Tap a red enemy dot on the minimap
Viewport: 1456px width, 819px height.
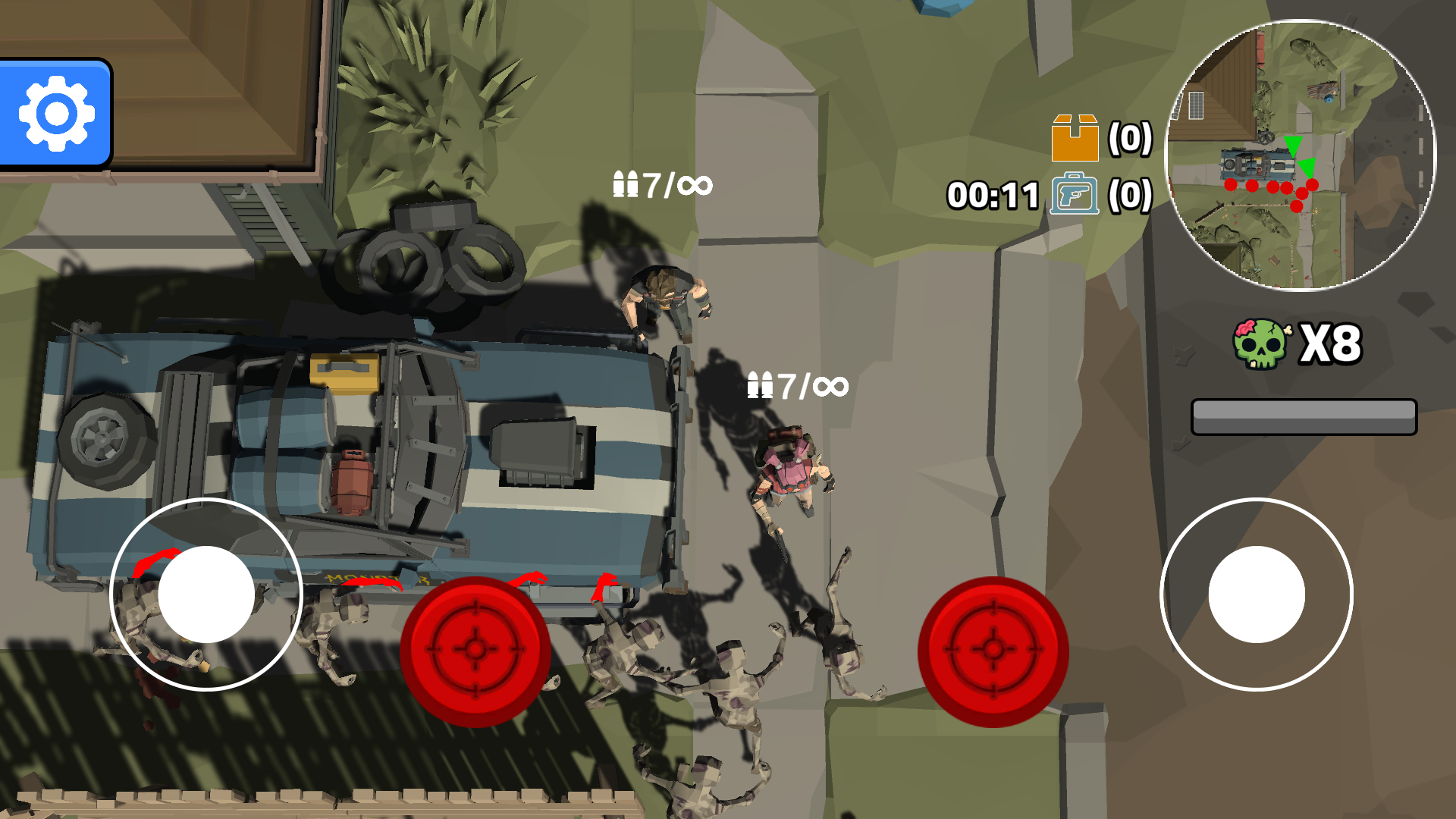pyautogui.click(x=1230, y=184)
